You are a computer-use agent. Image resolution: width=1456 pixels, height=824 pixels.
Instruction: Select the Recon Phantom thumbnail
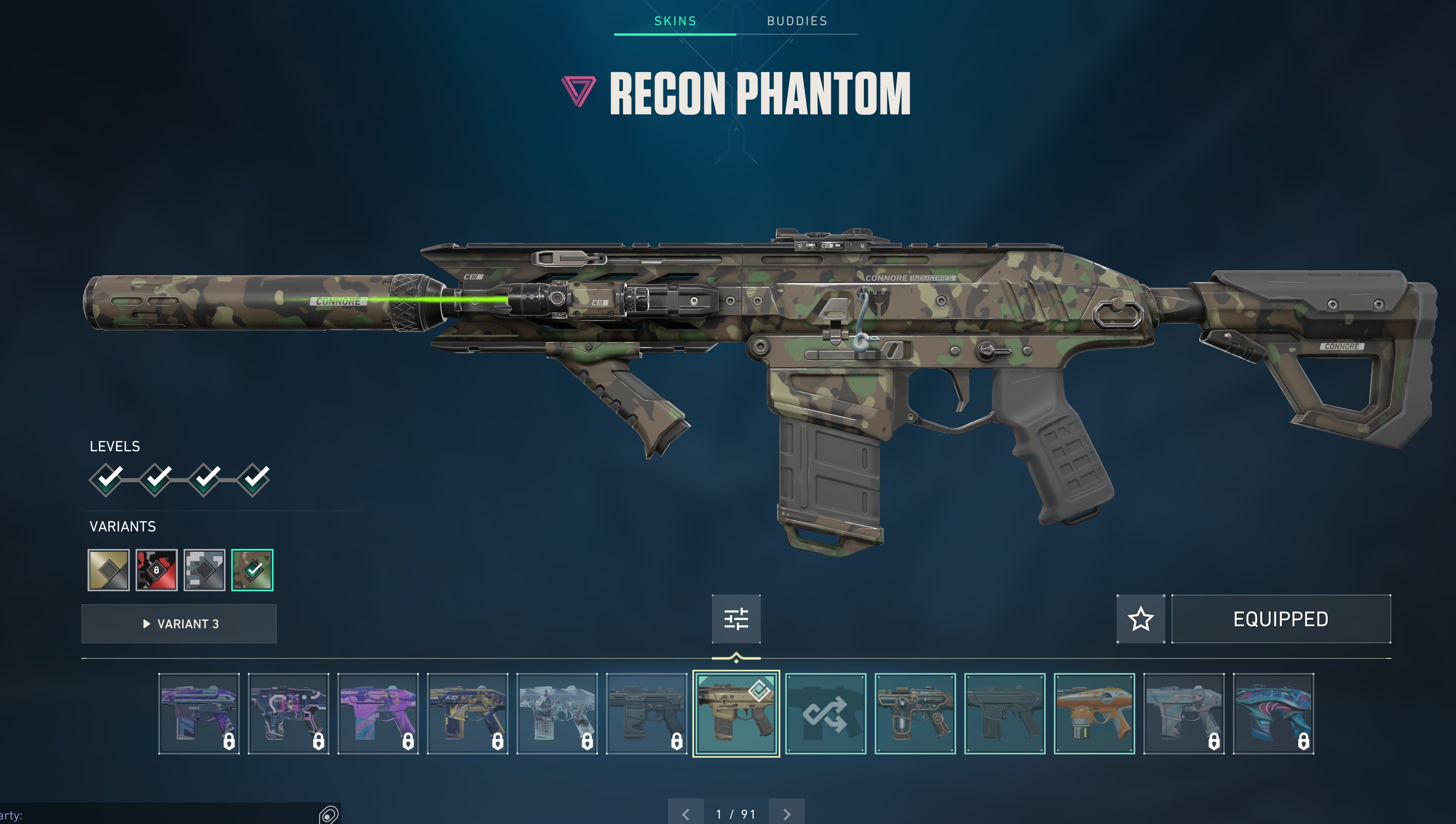736,713
